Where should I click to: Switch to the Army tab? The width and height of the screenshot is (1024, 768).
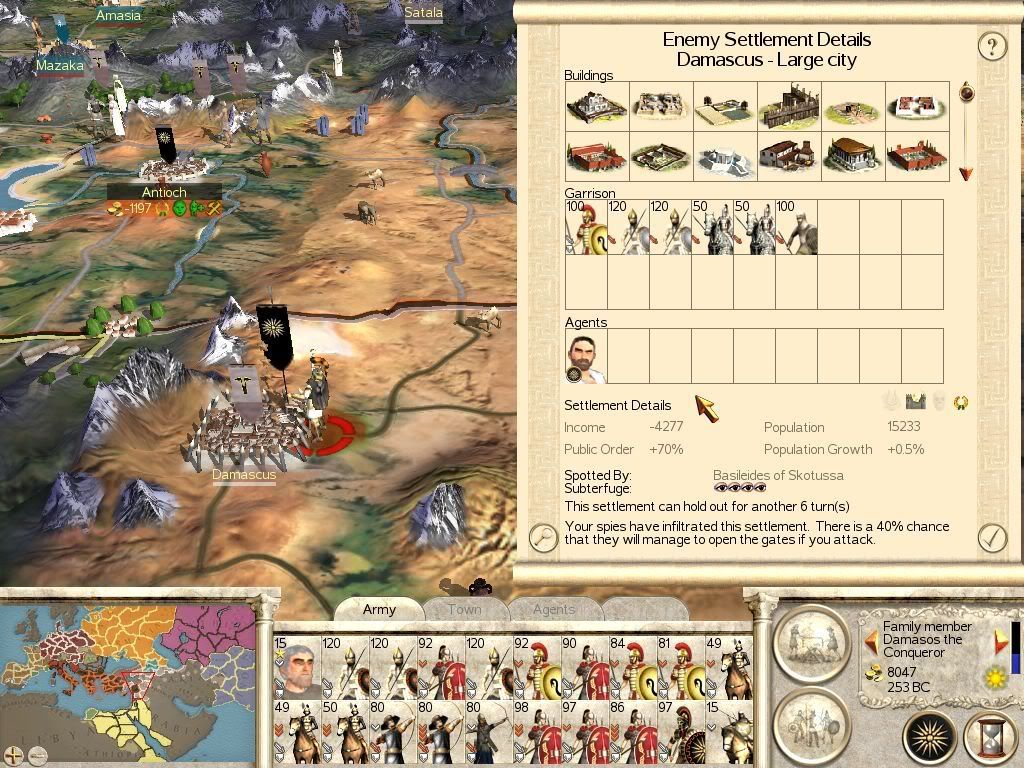point(379,609)
